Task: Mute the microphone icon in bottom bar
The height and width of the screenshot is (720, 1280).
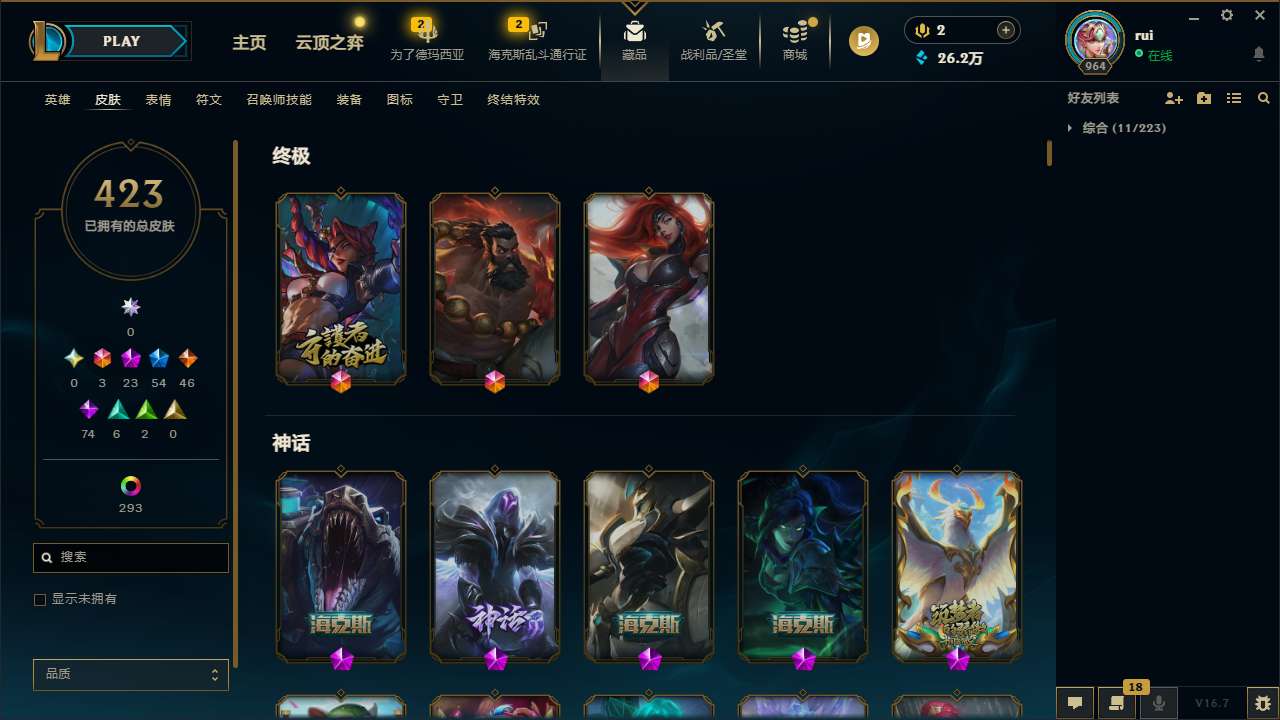Action: 1159,703
